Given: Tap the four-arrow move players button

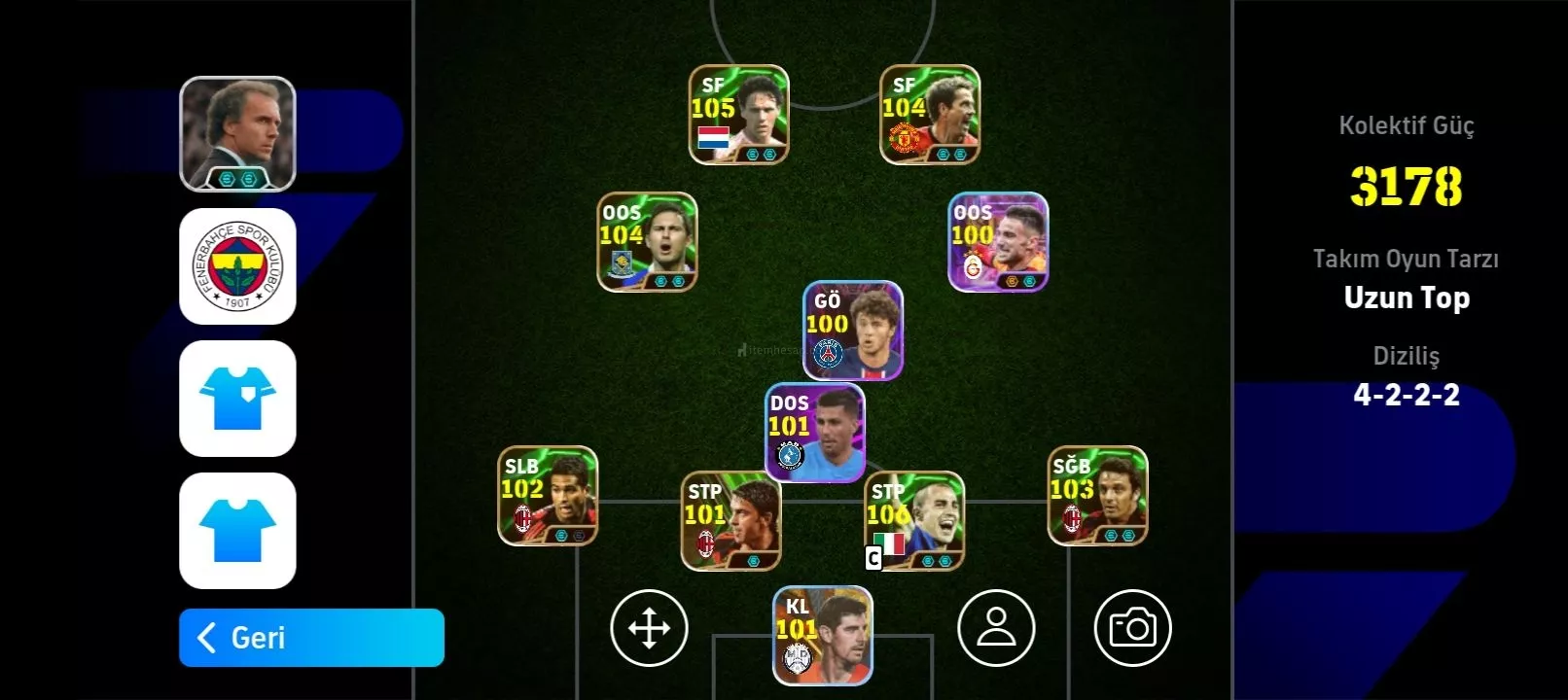Looking at the screenshot, I should coord(649,628).
